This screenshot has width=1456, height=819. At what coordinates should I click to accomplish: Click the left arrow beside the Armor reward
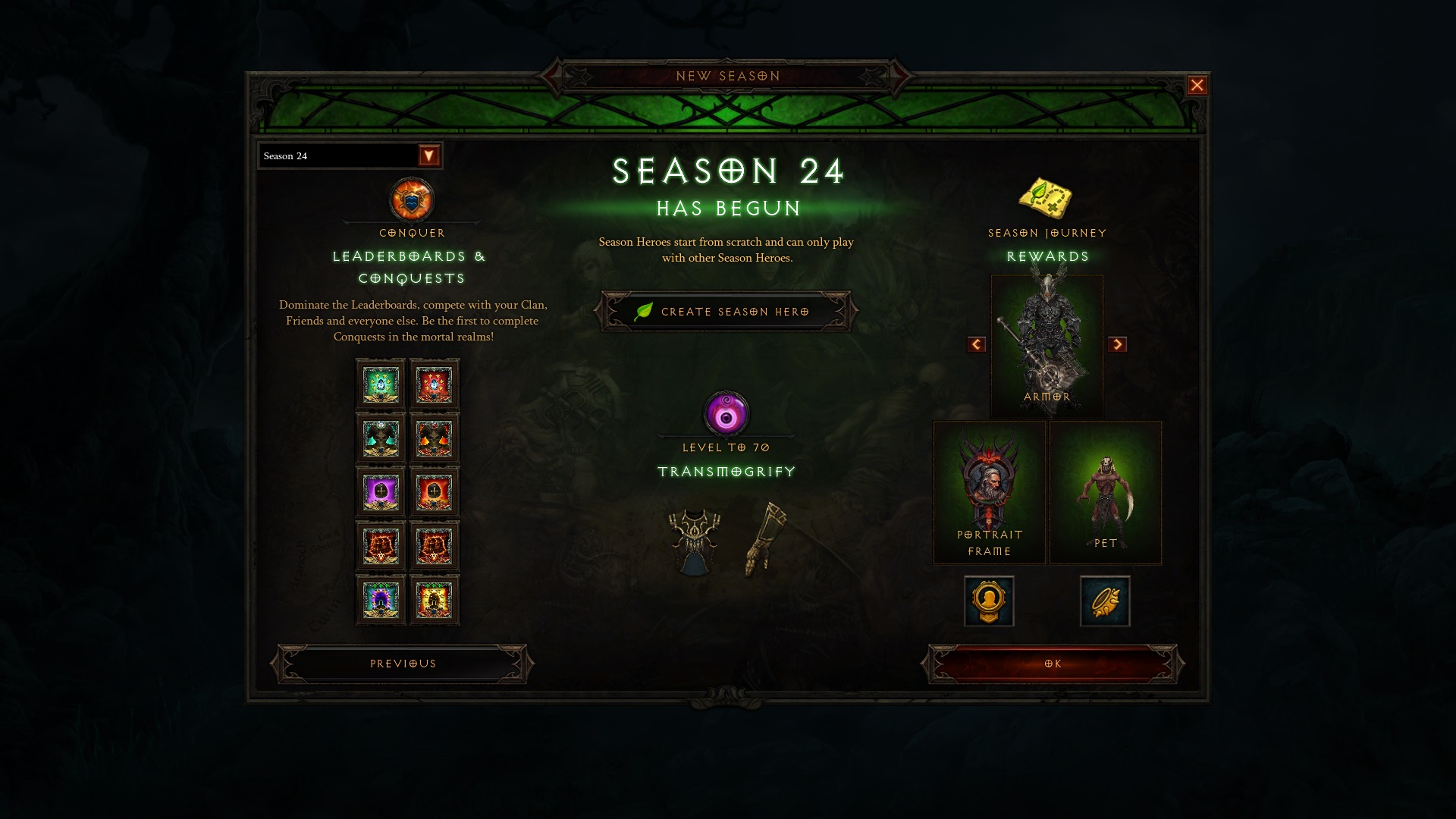coord(975,345)
